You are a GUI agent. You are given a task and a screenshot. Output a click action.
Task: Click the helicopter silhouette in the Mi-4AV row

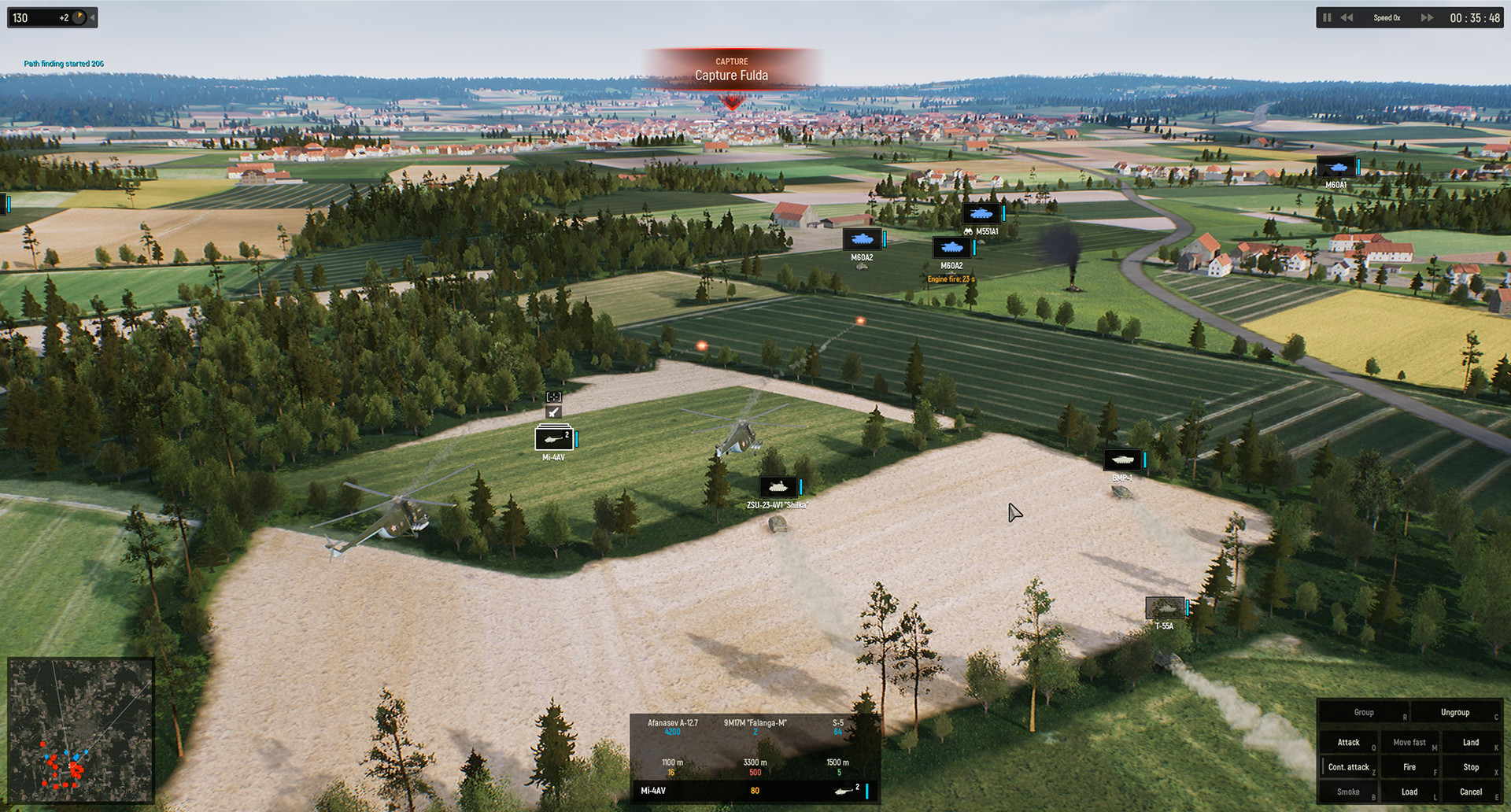tap(844, 791)
